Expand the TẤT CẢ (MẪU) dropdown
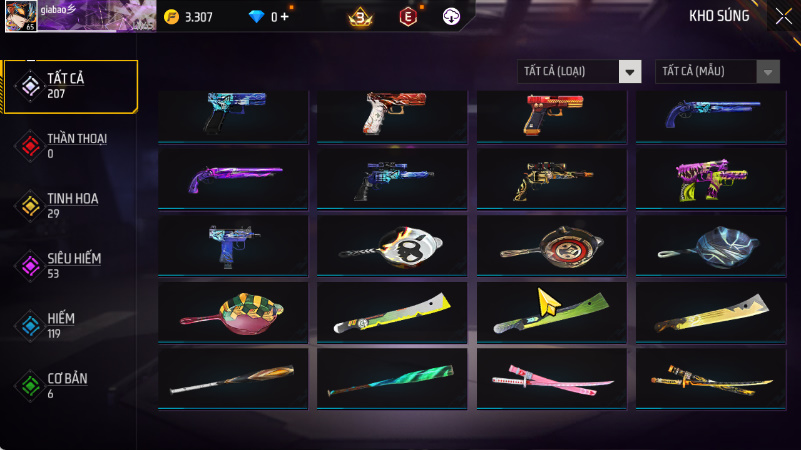Screen dimensions: 801x450 pos(717,71)
